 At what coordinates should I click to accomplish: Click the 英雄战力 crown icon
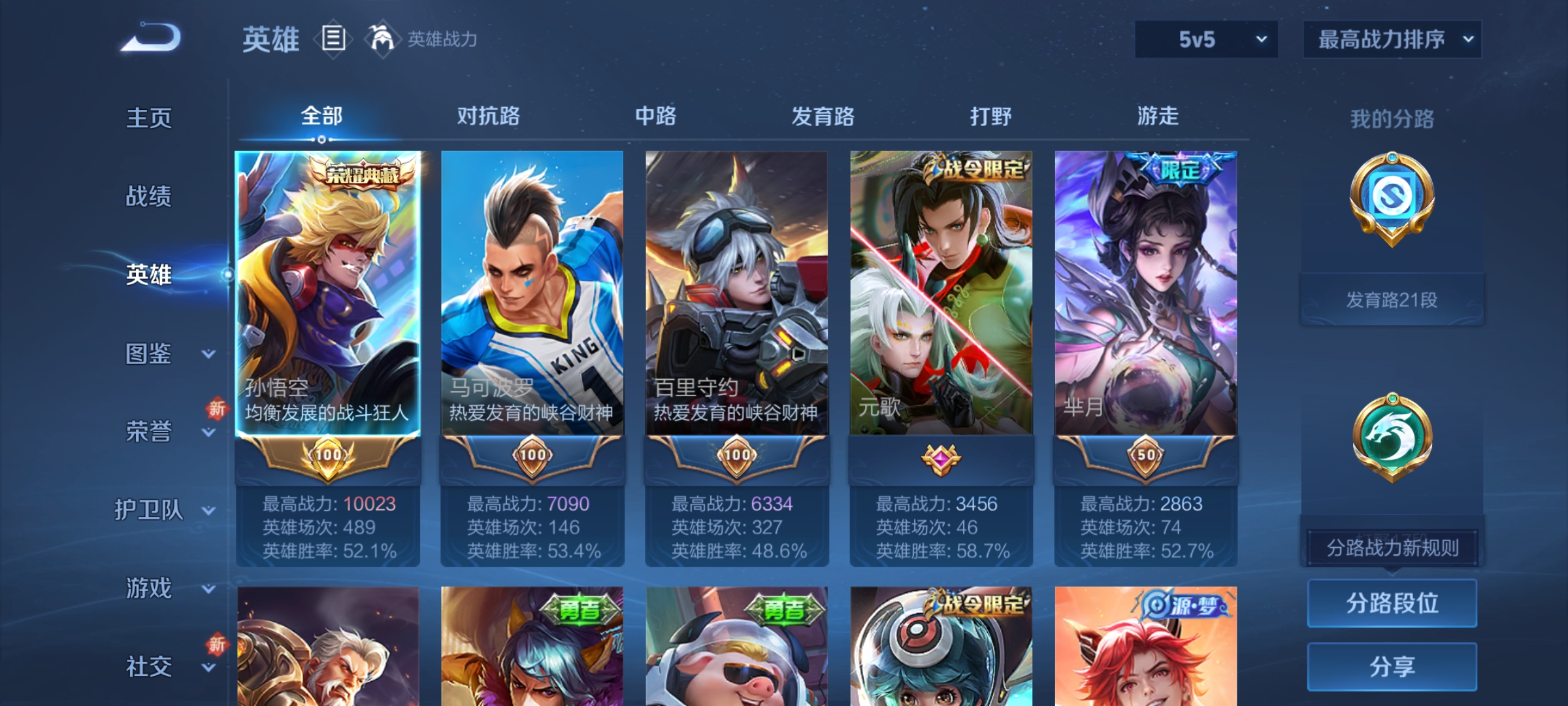(383, 40)
